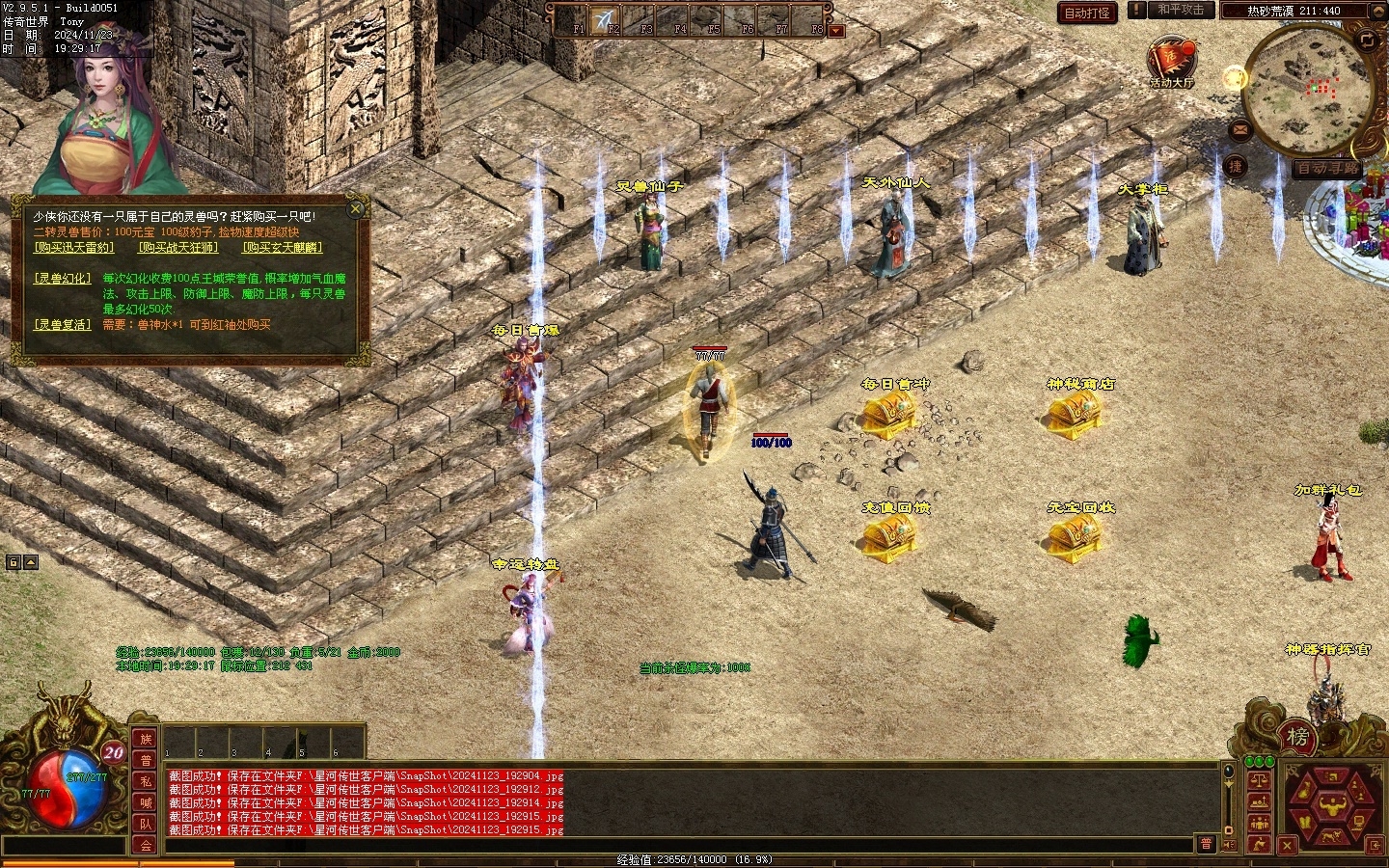This screenshot has width=1389, height=868.
Task: Select the 私 private chat channel
Action: (146, 781)
